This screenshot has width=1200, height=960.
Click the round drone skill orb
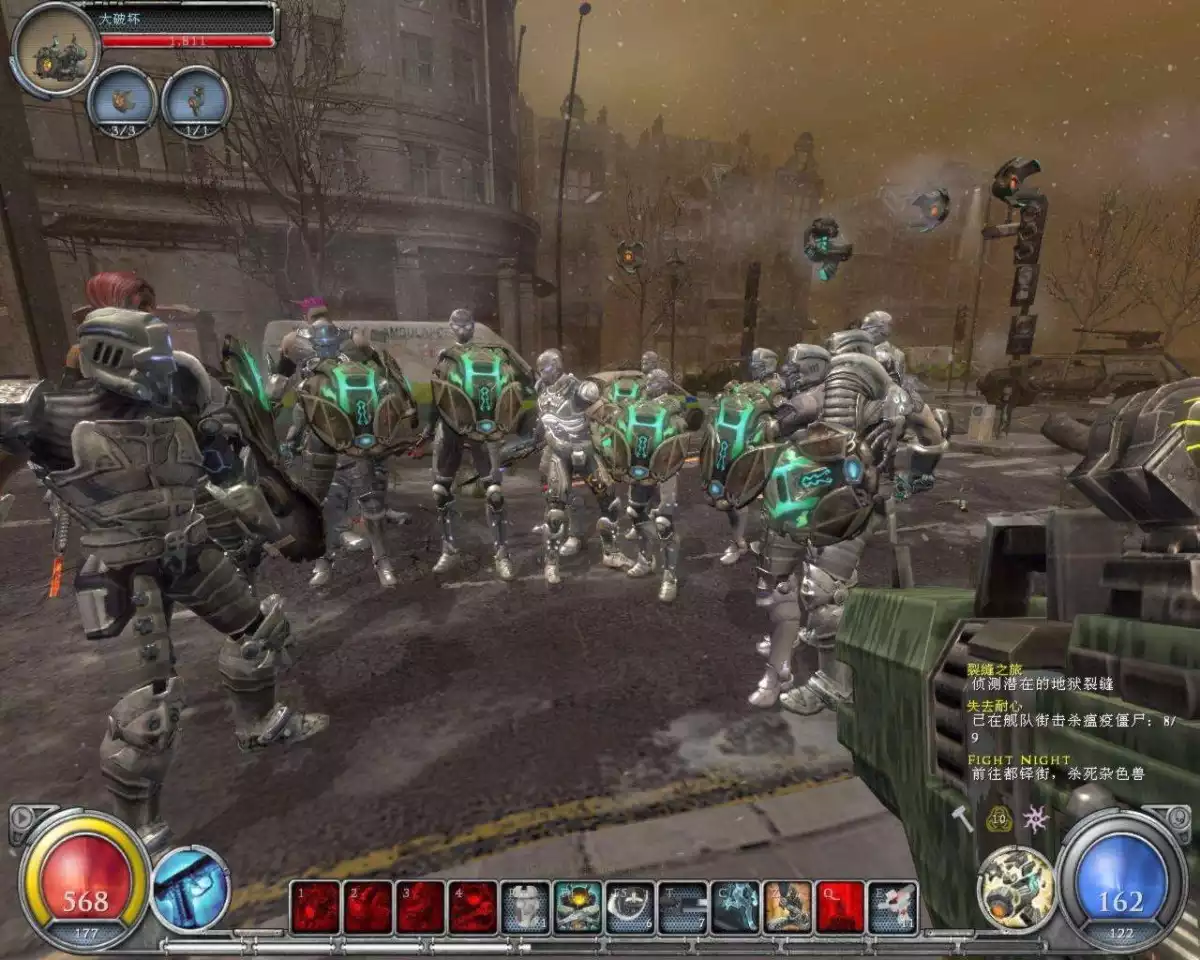click(x=1016, y=889)
